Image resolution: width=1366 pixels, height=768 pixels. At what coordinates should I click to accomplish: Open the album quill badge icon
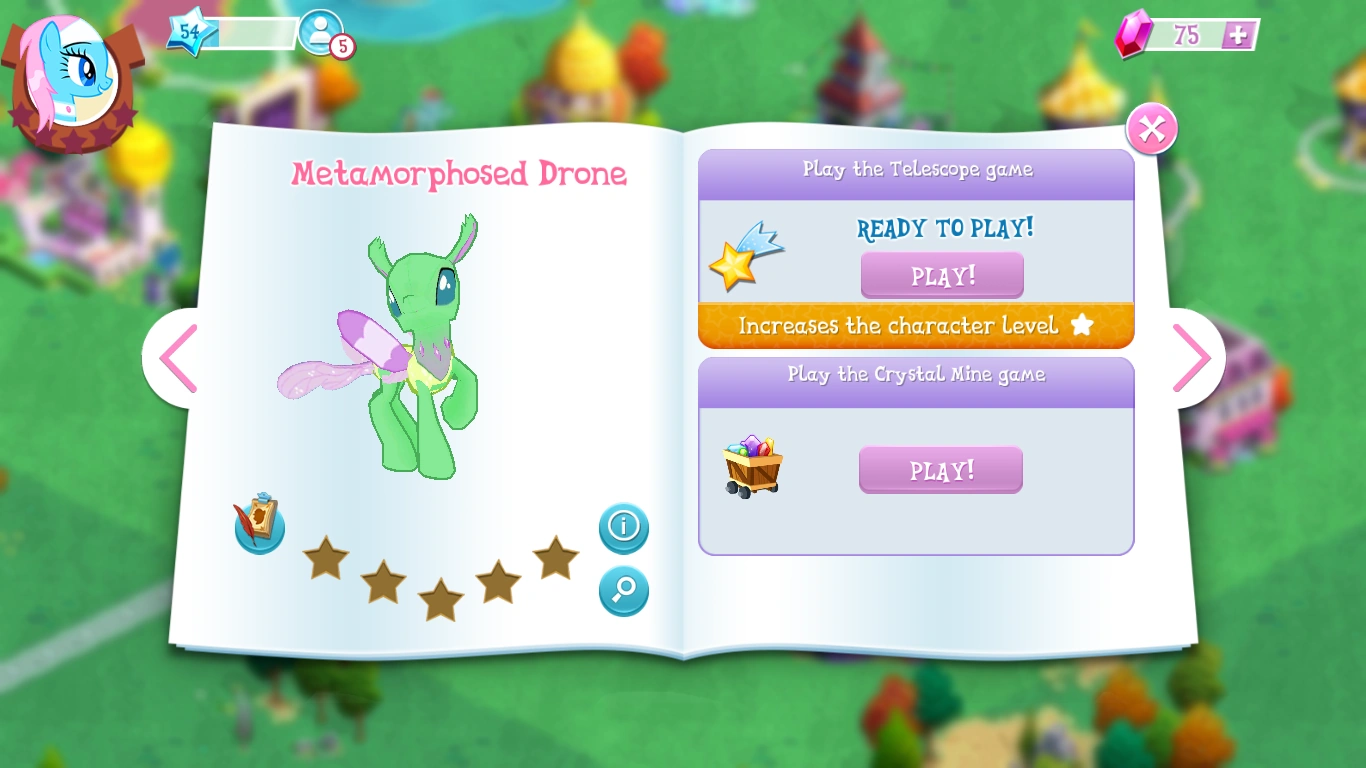259,523
